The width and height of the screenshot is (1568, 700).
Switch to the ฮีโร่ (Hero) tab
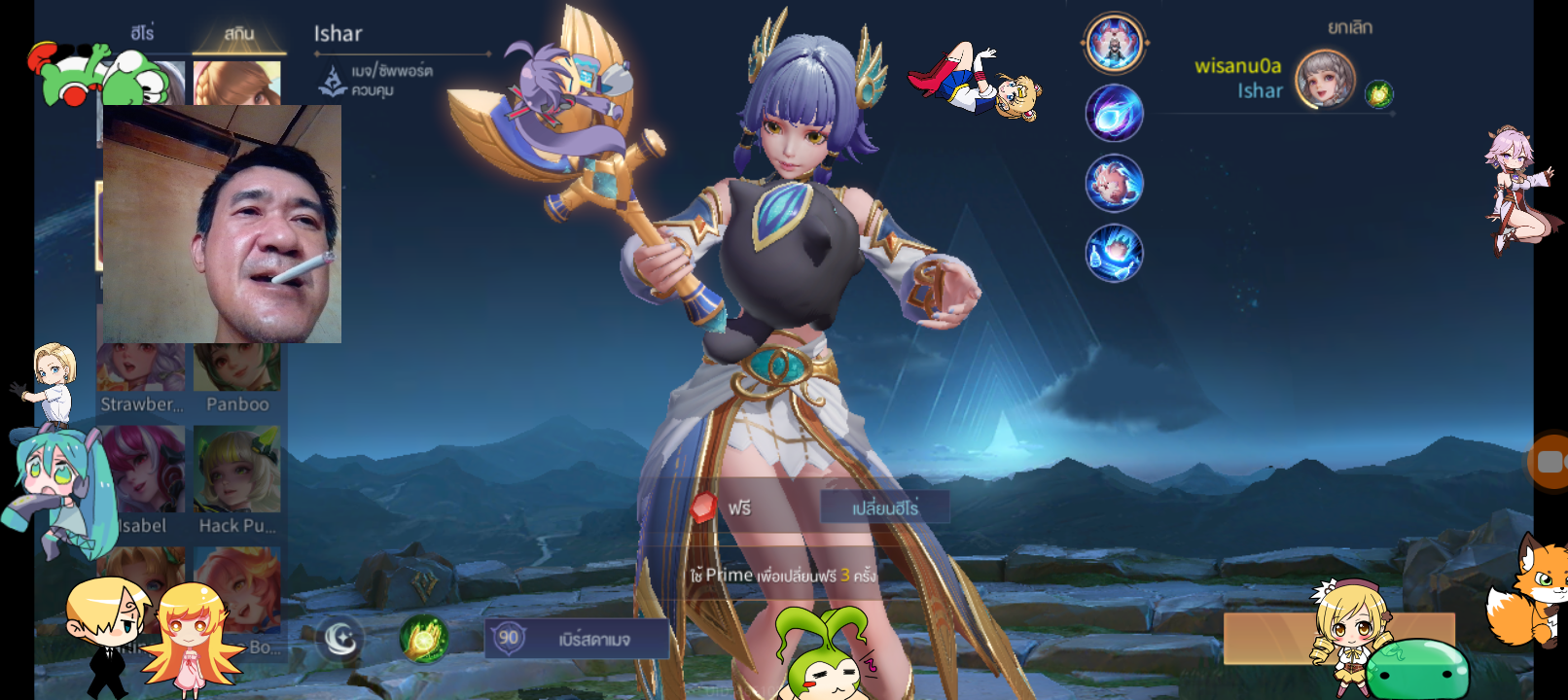click(142, 33)
